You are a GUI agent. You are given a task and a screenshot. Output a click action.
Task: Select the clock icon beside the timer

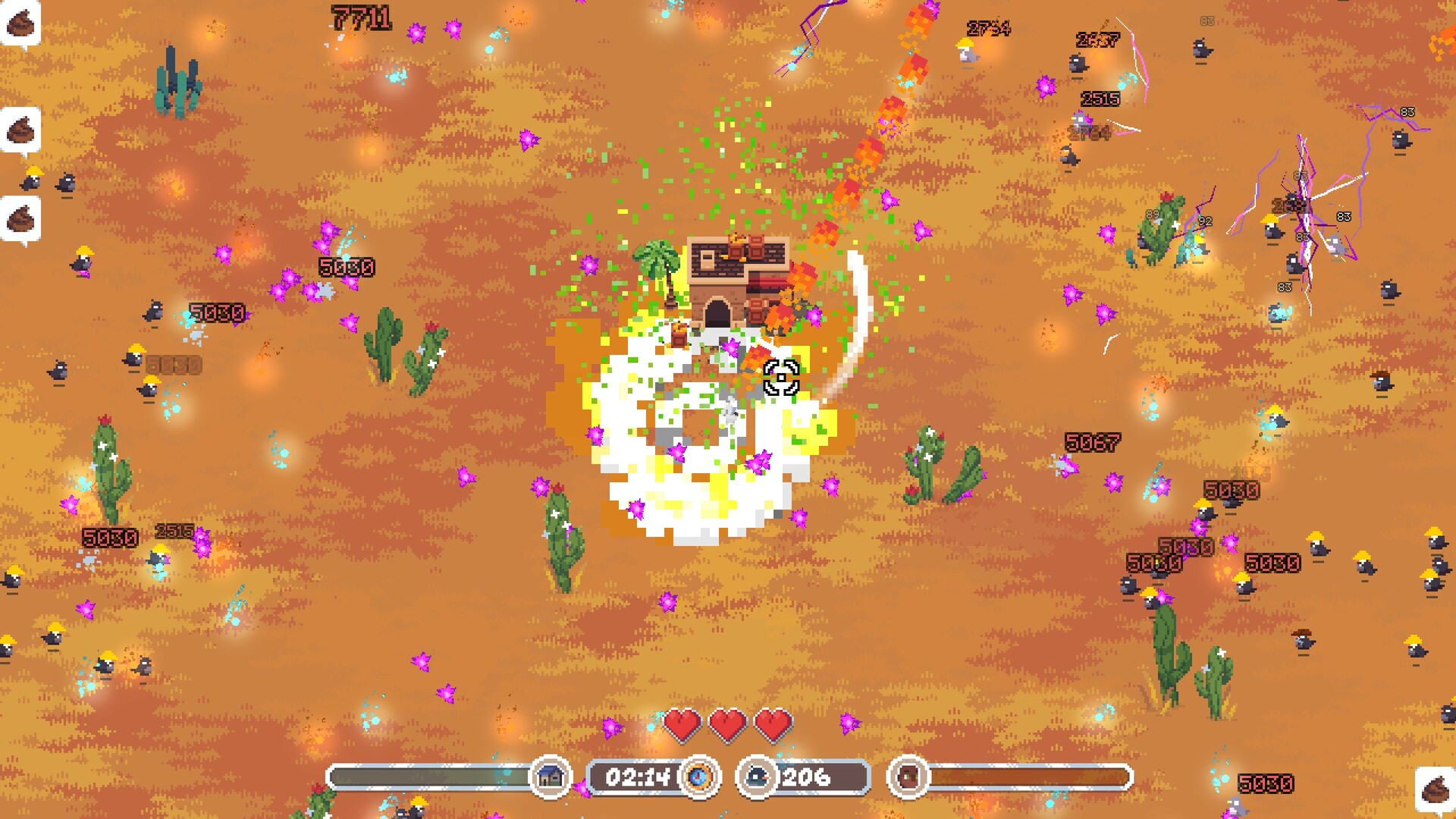tap(698, 777)
